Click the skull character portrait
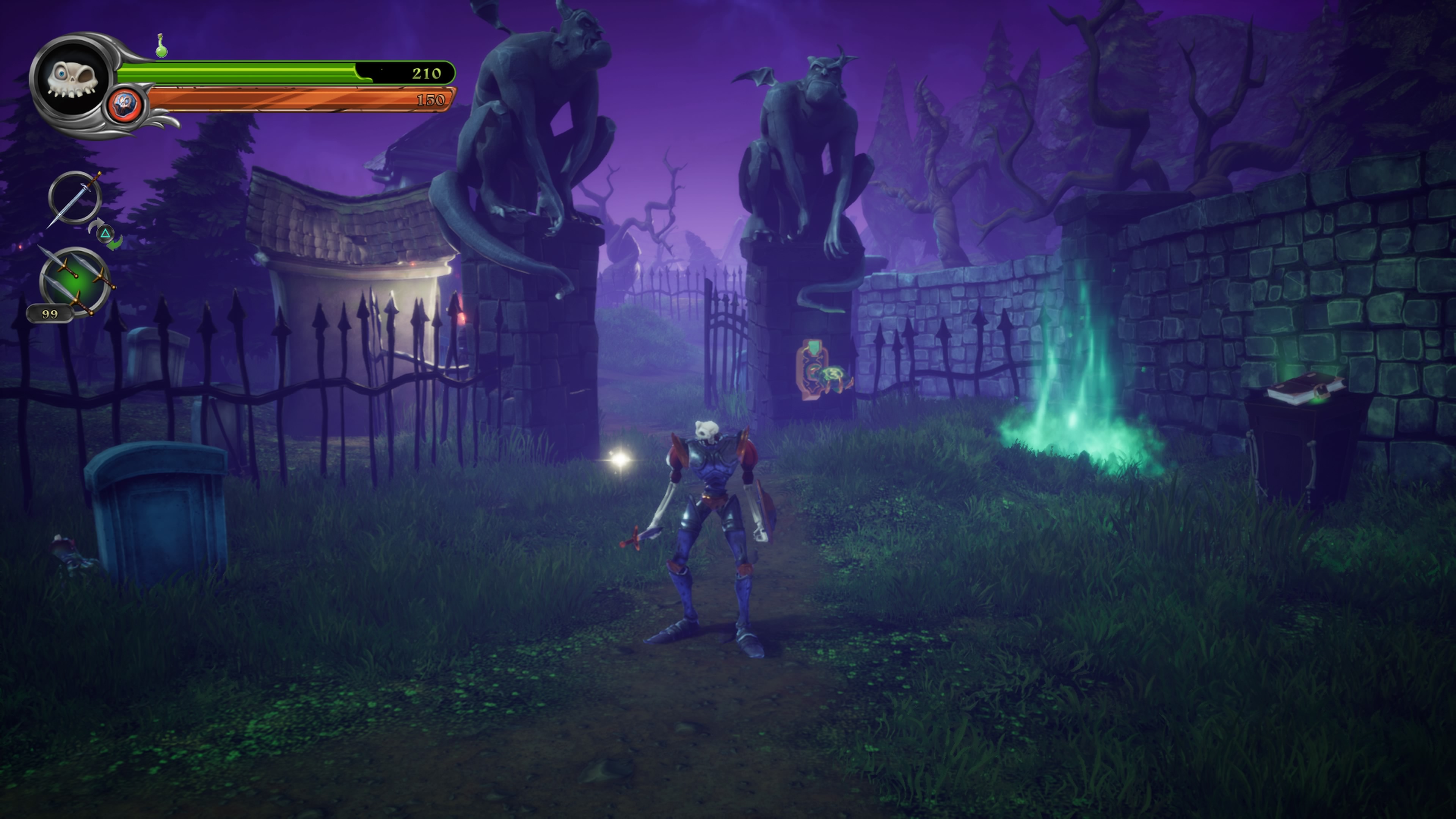Image resolution: width=1456 pixels, height=819 pixels. coord(72,80)
